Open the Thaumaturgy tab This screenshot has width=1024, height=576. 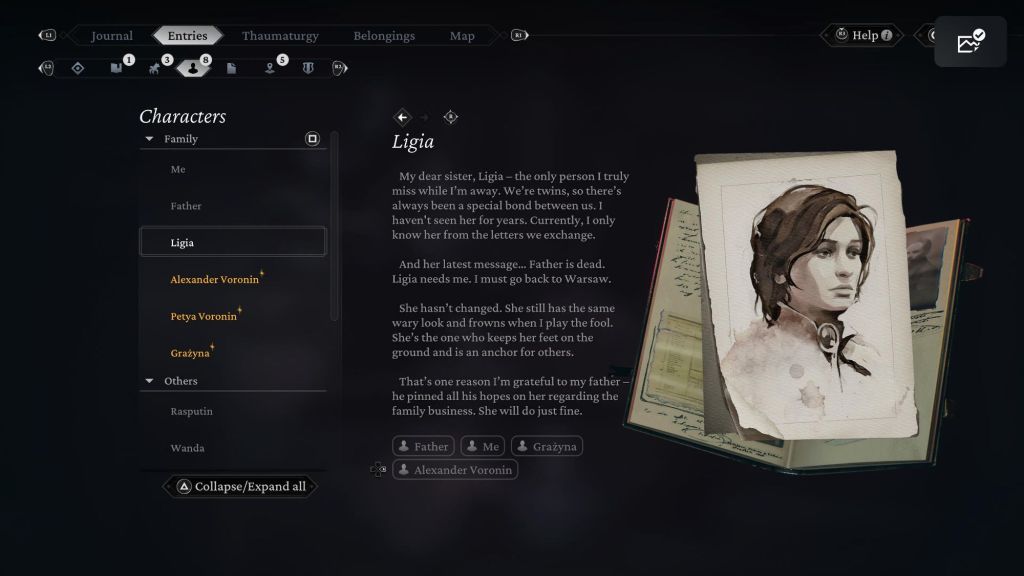[x=280, y=36]
